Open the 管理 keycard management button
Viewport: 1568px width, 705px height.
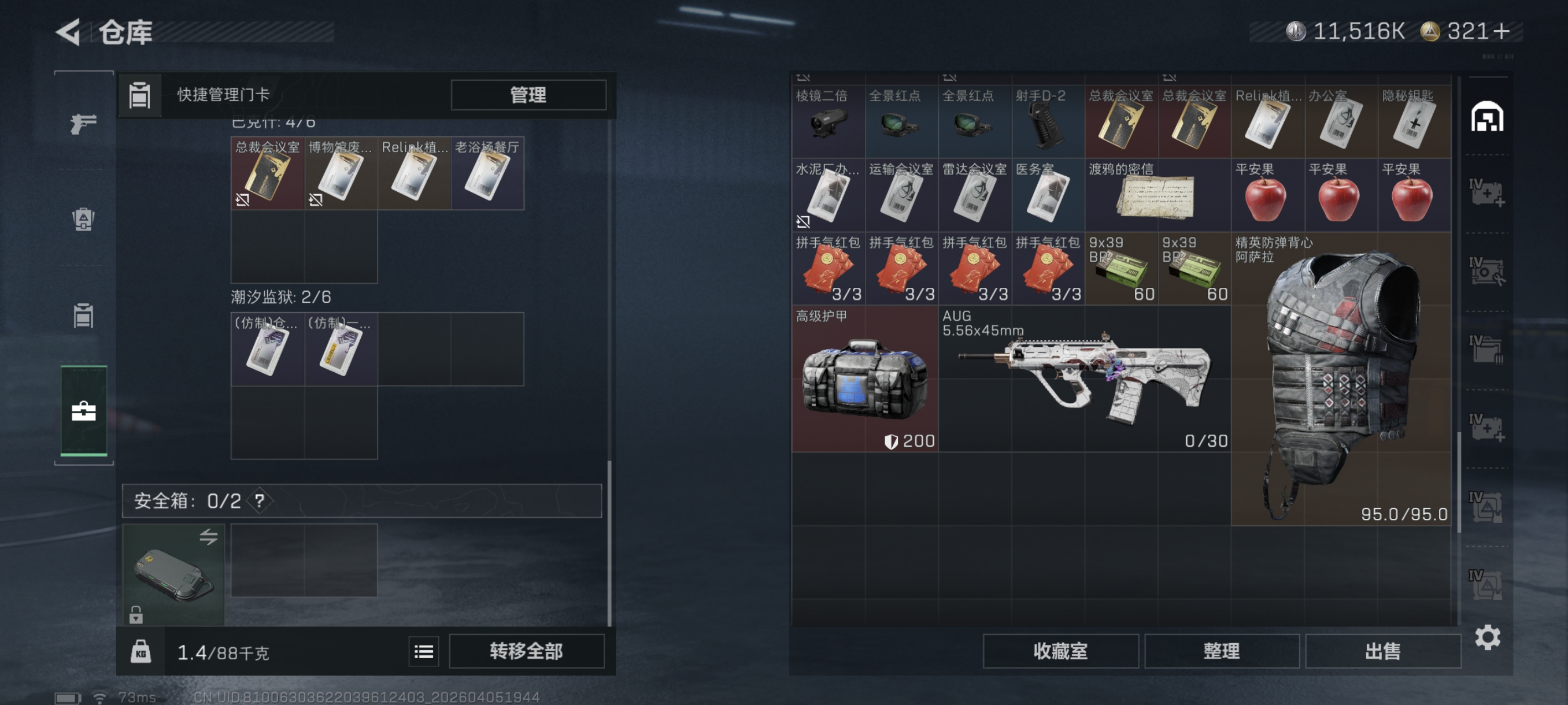[x=528, y=95]
